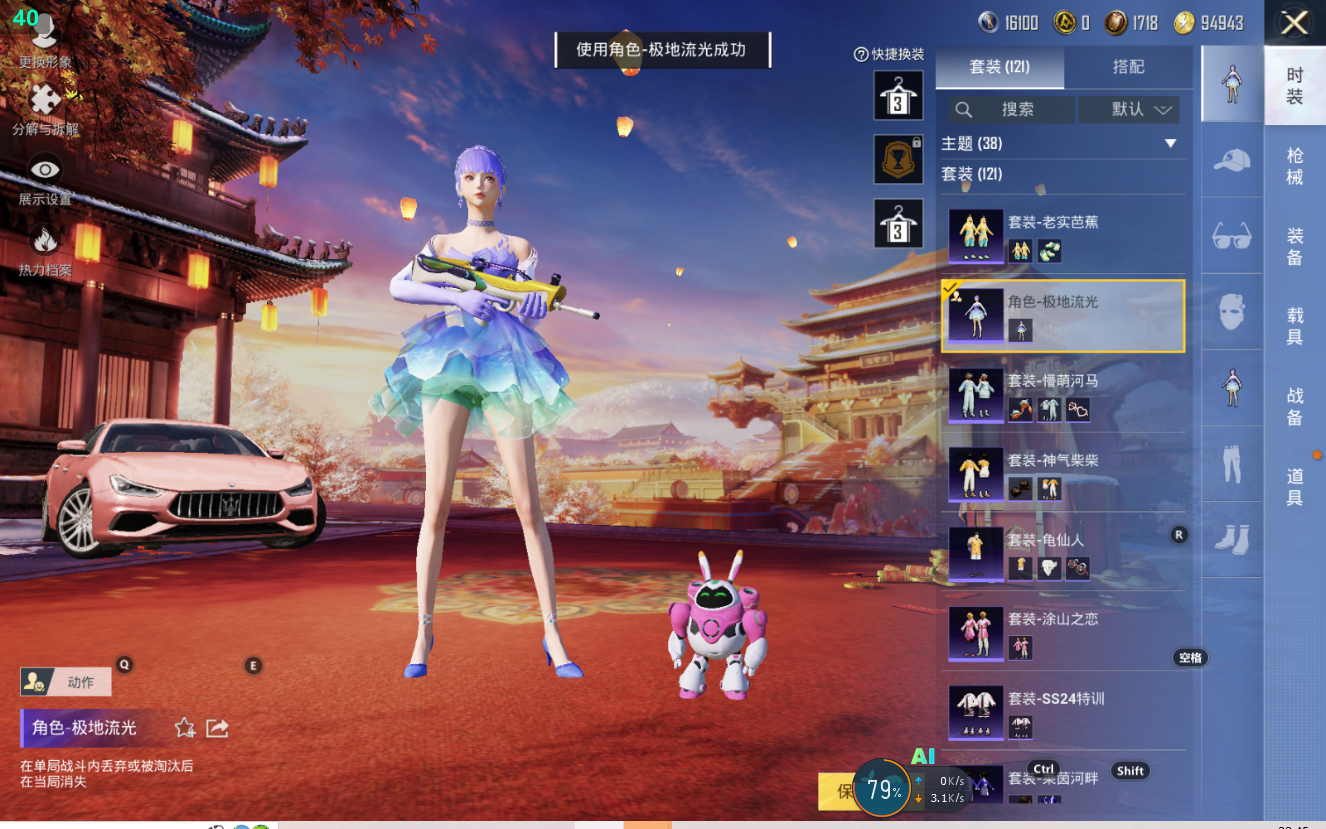Pick the 套装-龟仙人 outfit row
The image size is (1326, 829).
tap(1064, 553)
